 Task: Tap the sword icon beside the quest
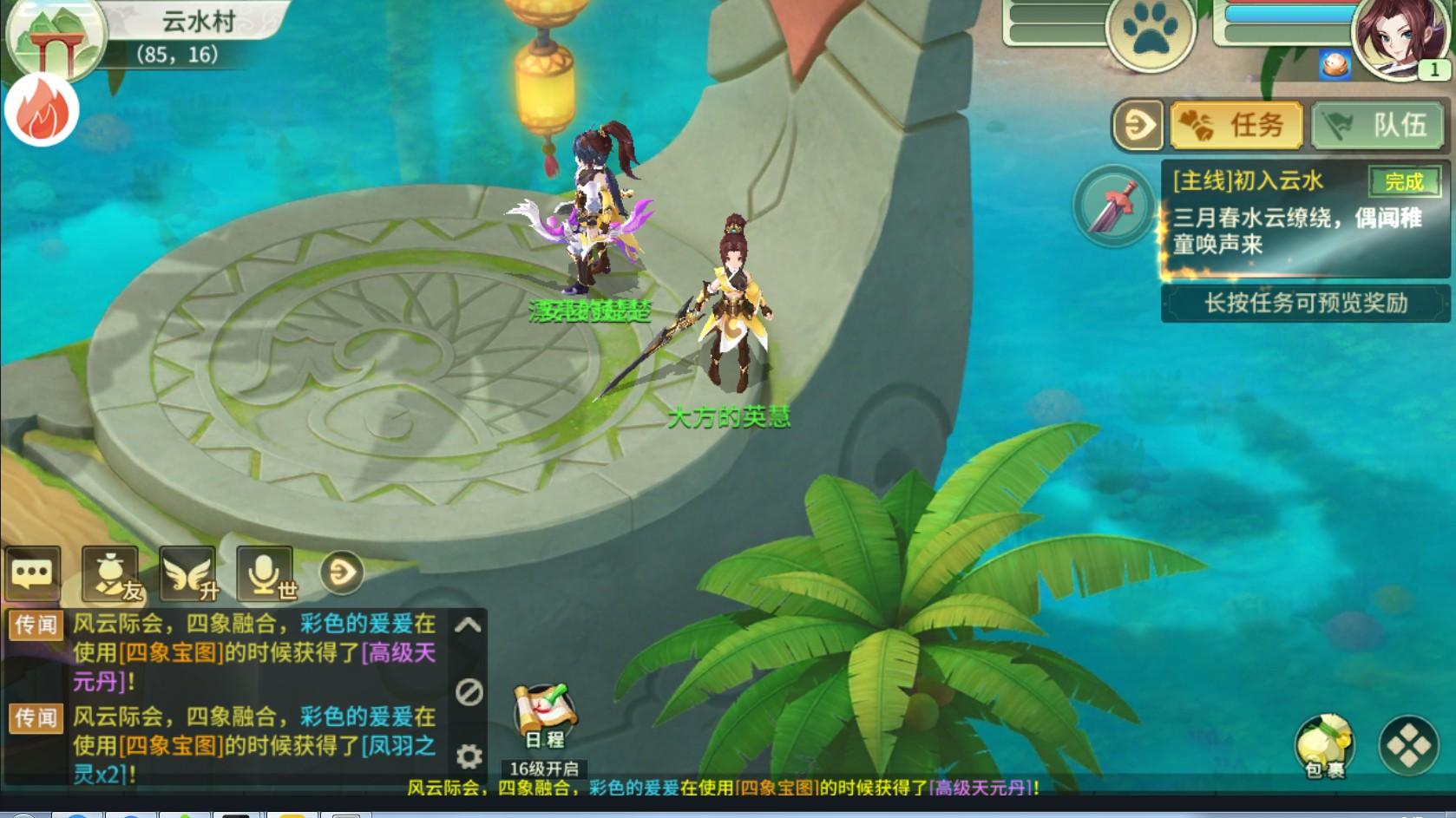(1113, 206)
